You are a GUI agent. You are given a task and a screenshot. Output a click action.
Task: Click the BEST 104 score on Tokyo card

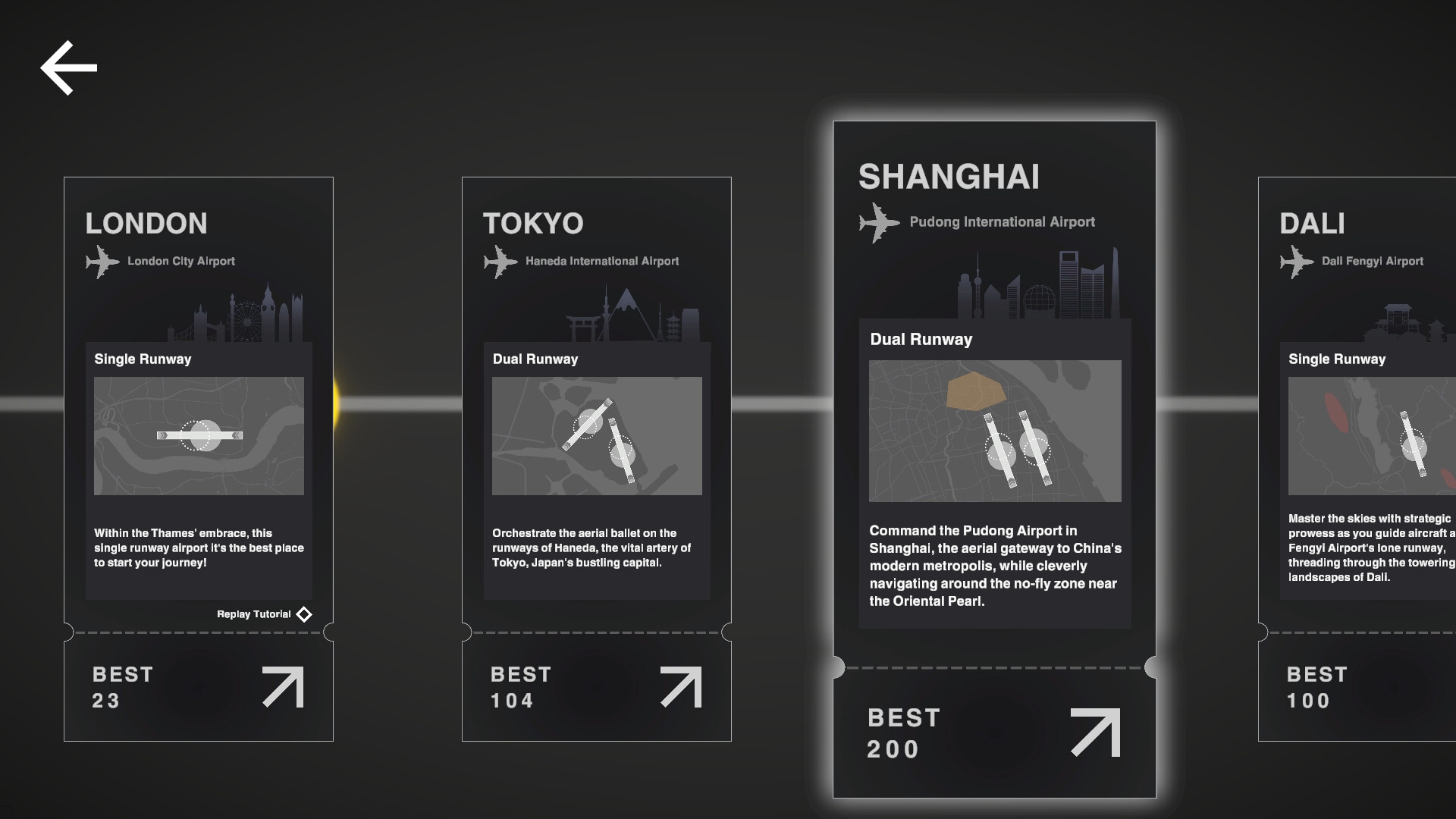(x=521, y=686)
